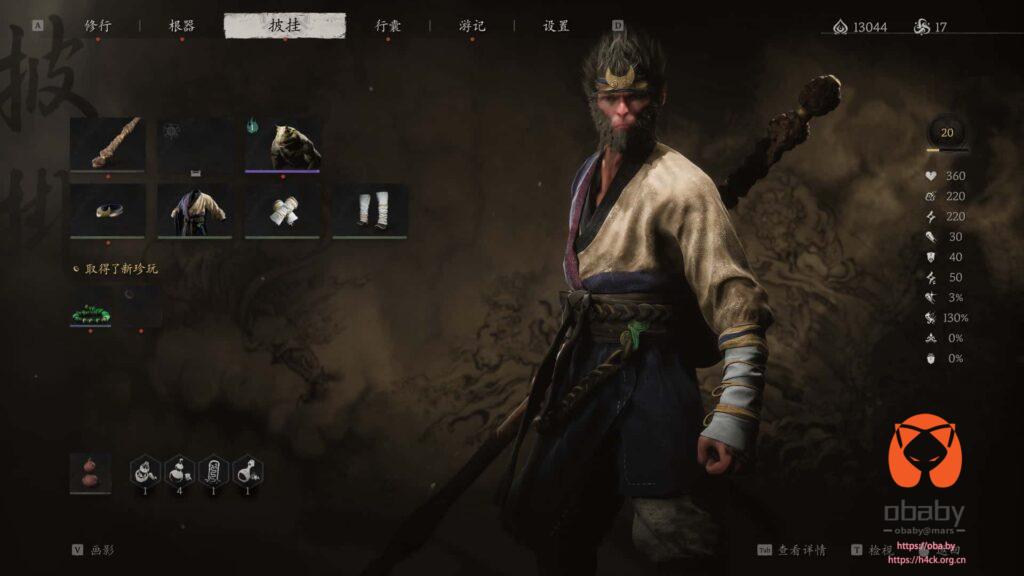Select the golden headband slot
The width and height of the screenshot is (1024, 576).
tap(107, 210)
